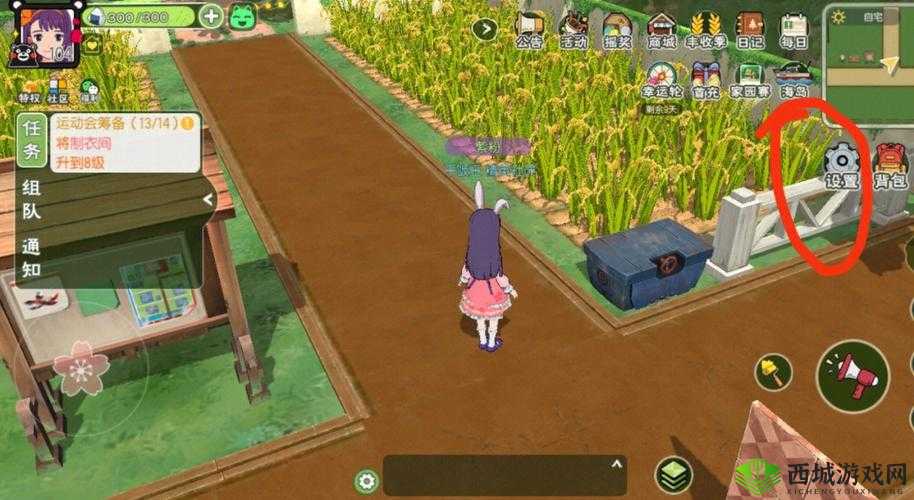Switch to the 组队 team tab
Screen dimensions: 914x500
[32, 199]
